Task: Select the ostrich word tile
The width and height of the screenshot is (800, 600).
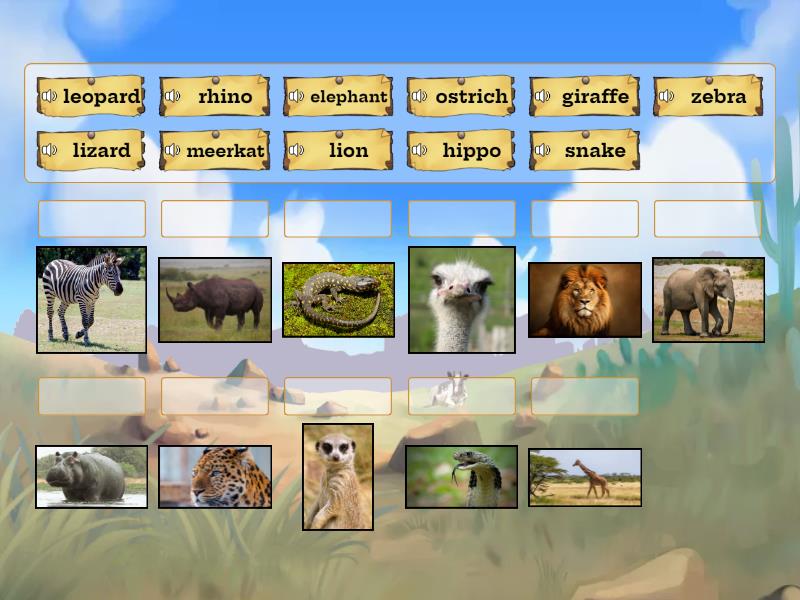Action: 471,97
